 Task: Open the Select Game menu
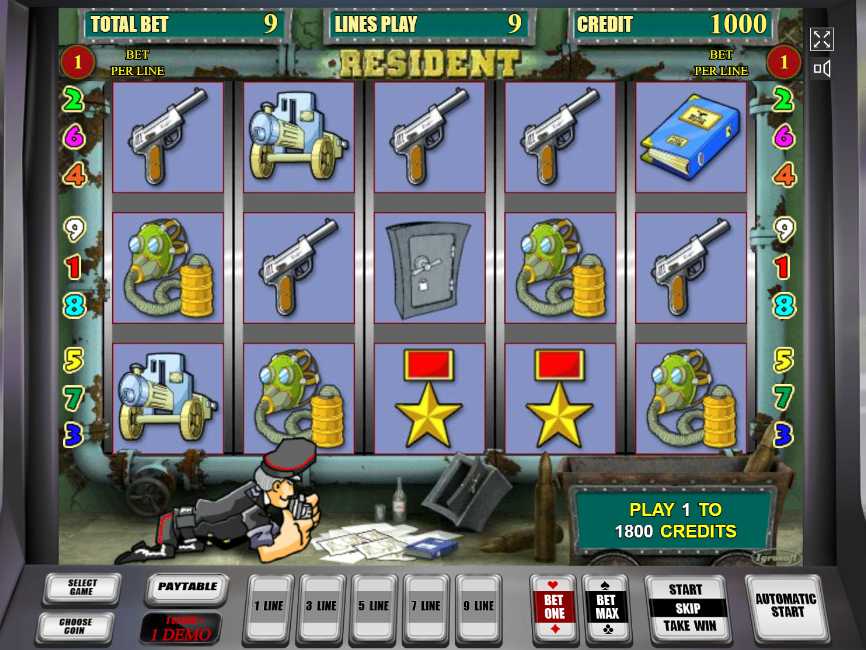point(82,589)
